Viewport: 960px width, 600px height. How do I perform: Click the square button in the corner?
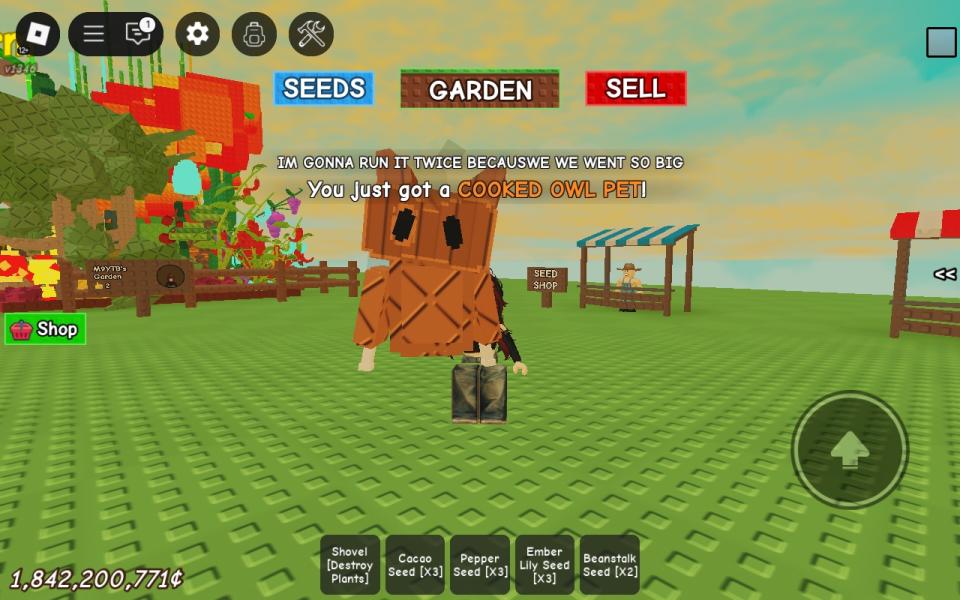[941, 42]
